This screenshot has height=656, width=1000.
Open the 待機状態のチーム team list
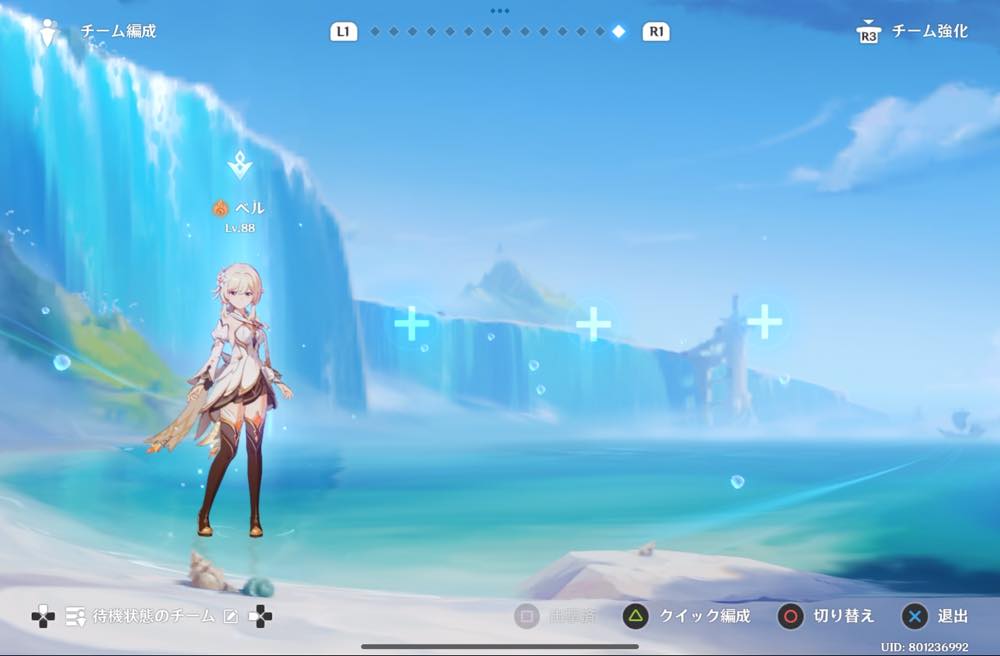pos(153,616)
